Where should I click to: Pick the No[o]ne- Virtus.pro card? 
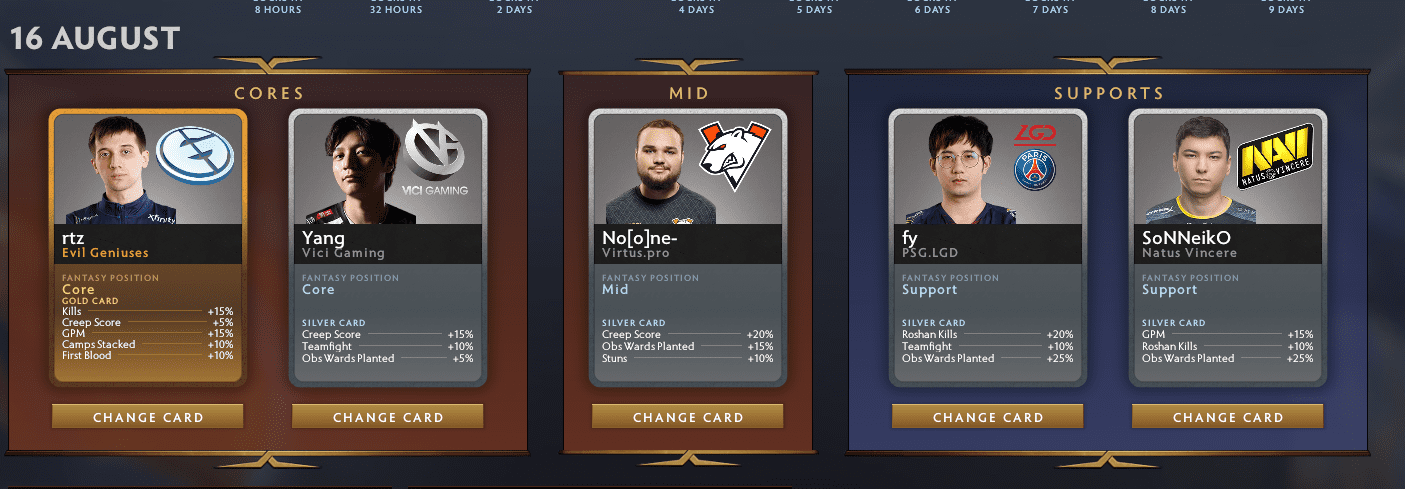point(688,247)
